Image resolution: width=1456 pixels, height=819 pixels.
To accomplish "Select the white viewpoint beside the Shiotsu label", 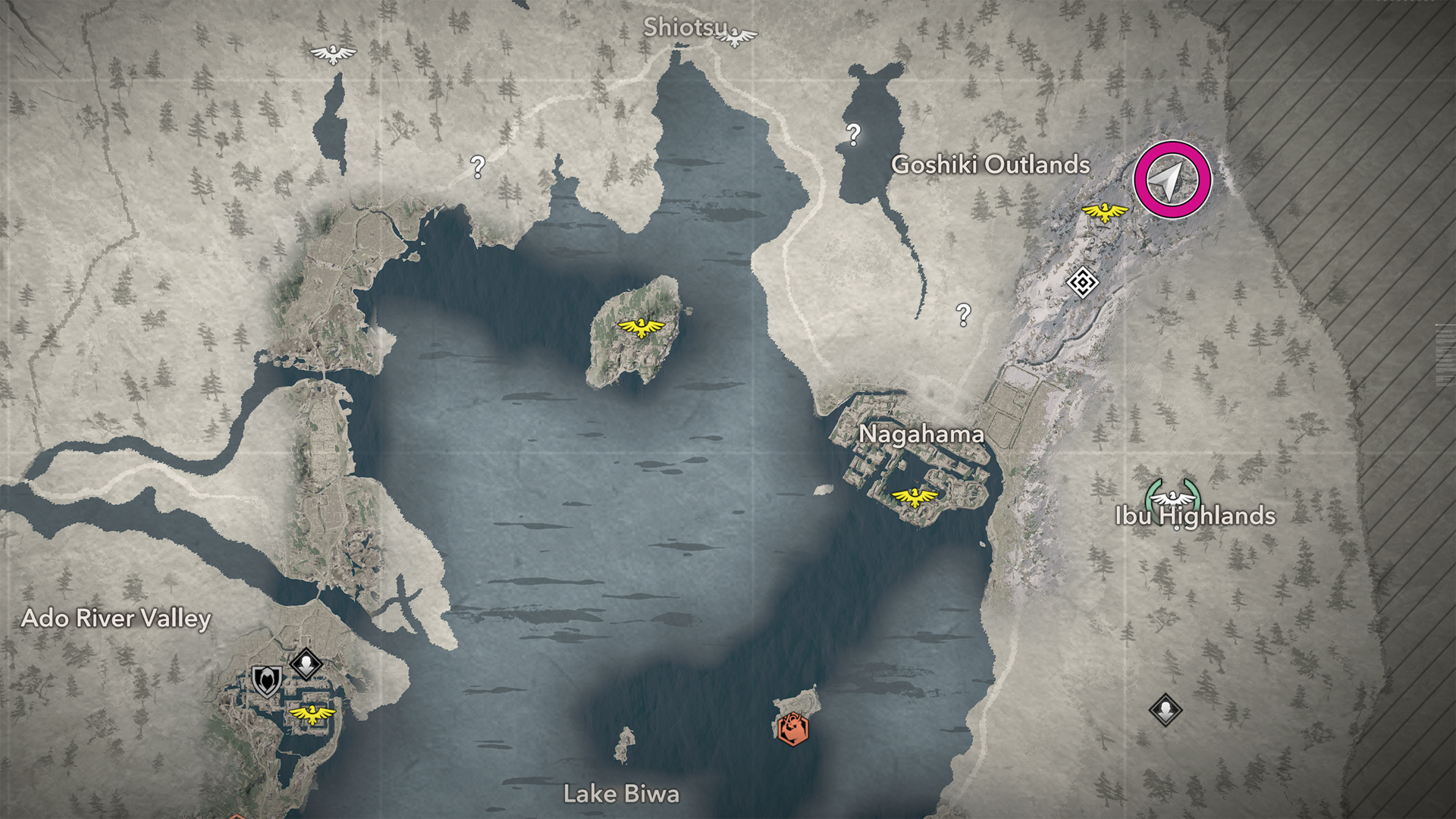I will (735, 36).
